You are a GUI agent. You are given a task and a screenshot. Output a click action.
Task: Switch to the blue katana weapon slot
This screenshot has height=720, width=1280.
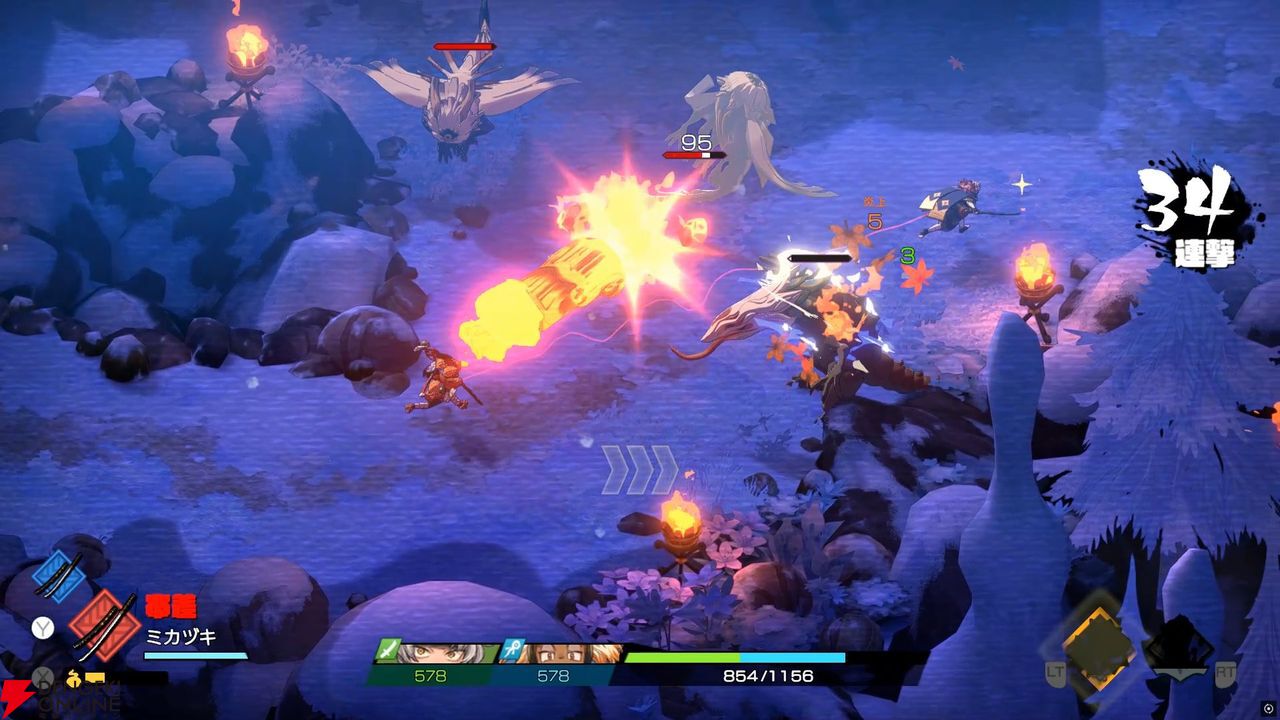pyautogui.click(x=58, y=575)
